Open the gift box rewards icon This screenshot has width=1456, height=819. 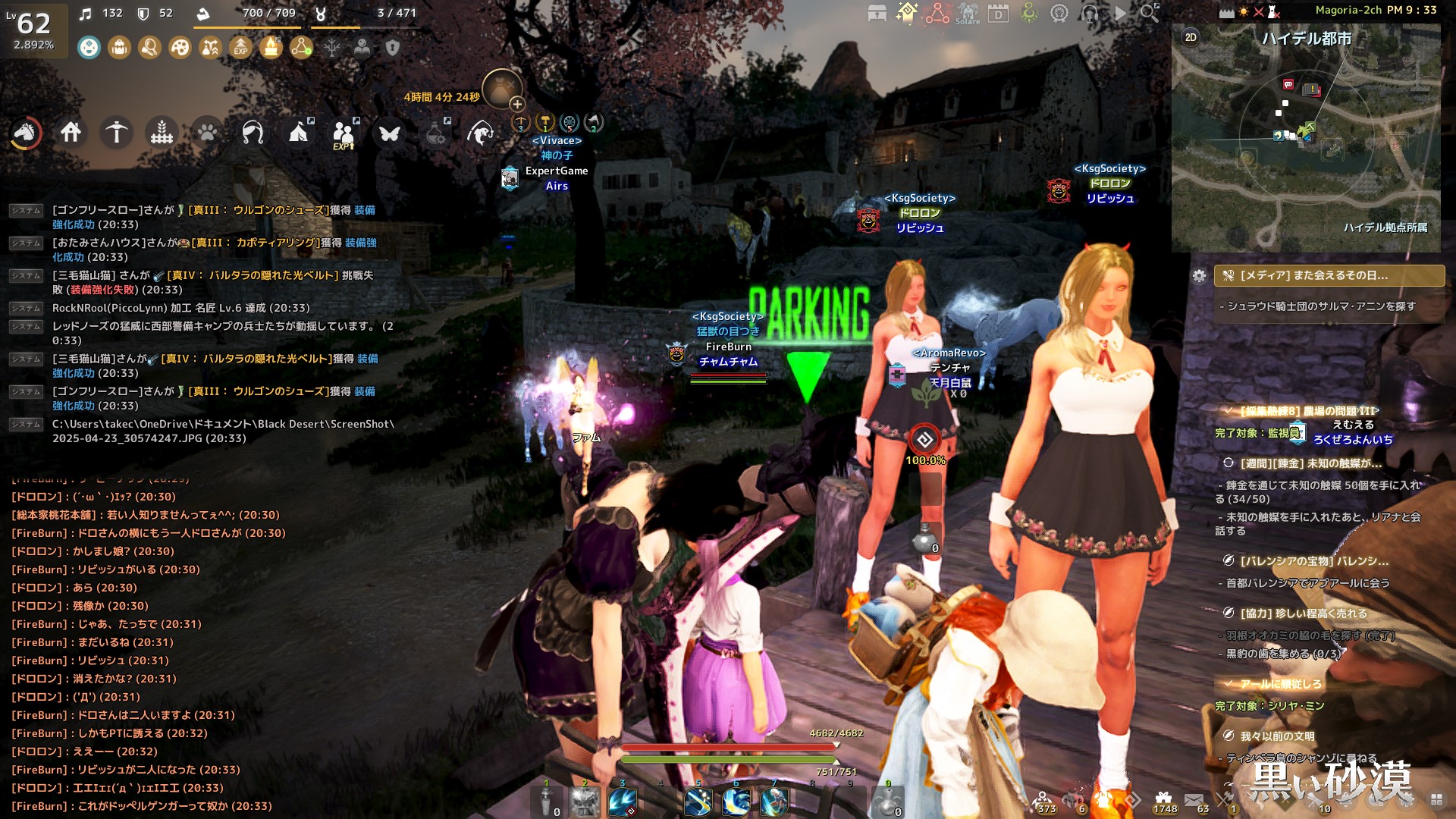tap(1163, 798)
